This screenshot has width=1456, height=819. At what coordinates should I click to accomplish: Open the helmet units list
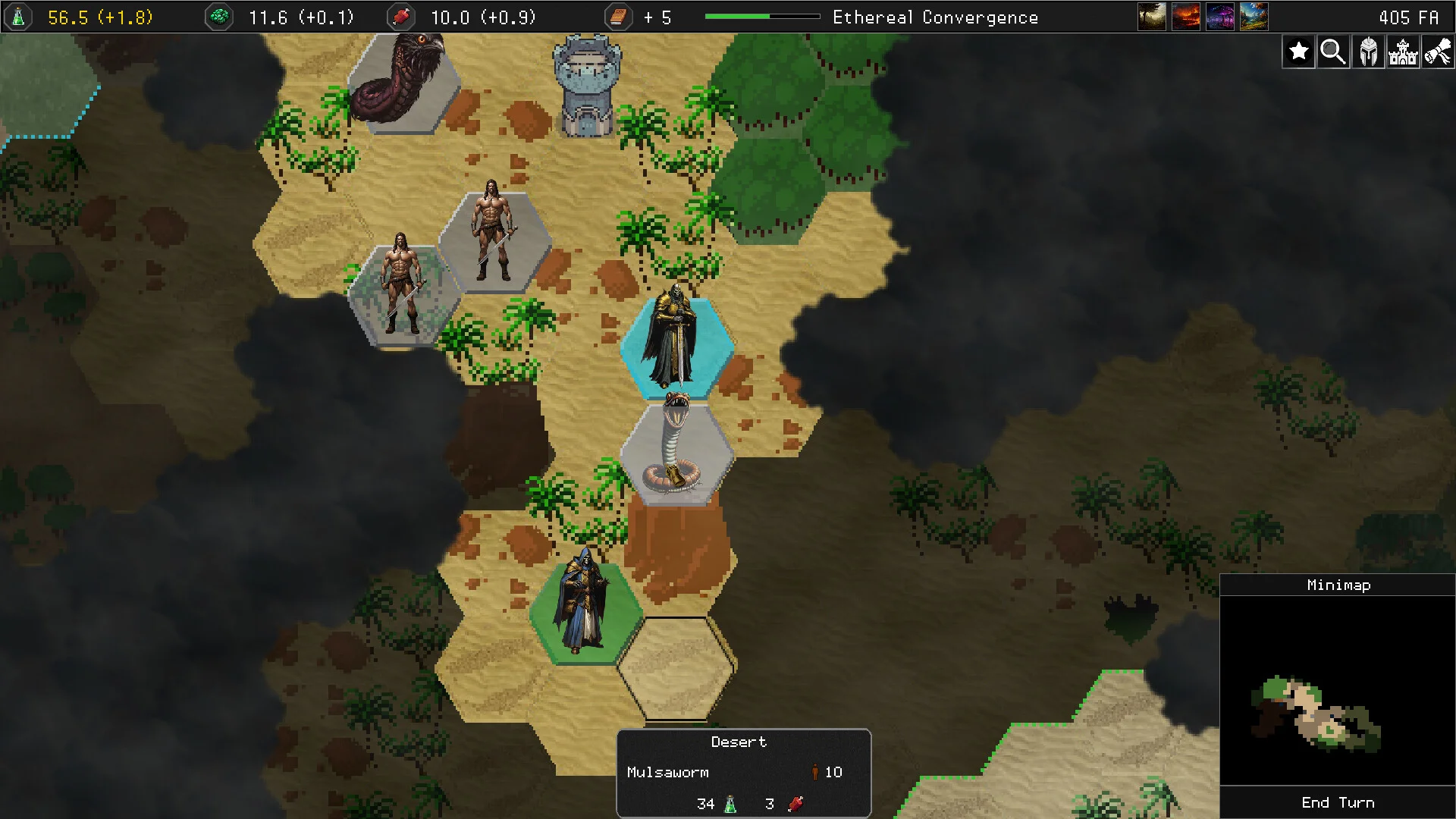tap(1368, 52)
